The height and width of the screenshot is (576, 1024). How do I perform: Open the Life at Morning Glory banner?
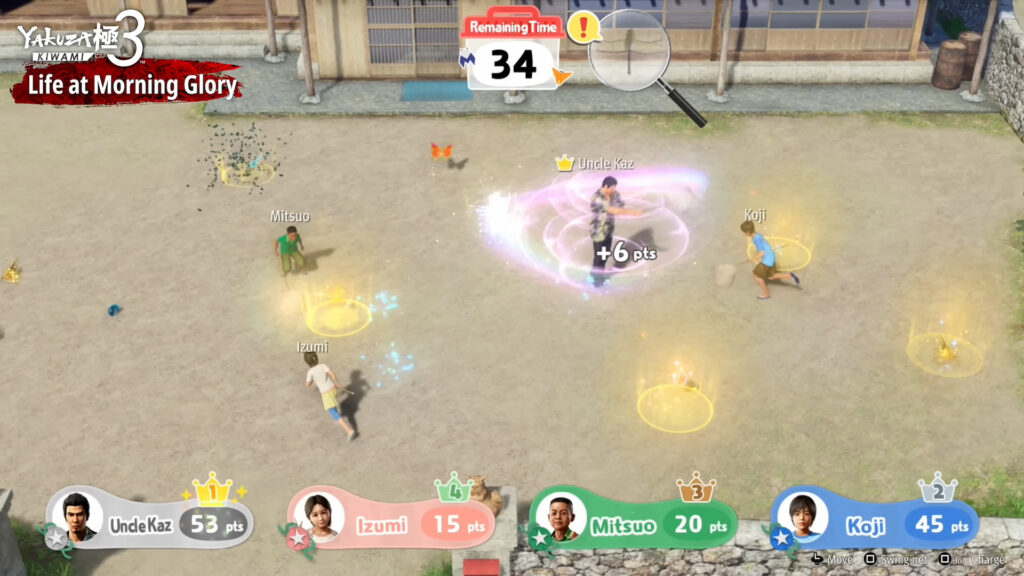(x=126, y=86)
